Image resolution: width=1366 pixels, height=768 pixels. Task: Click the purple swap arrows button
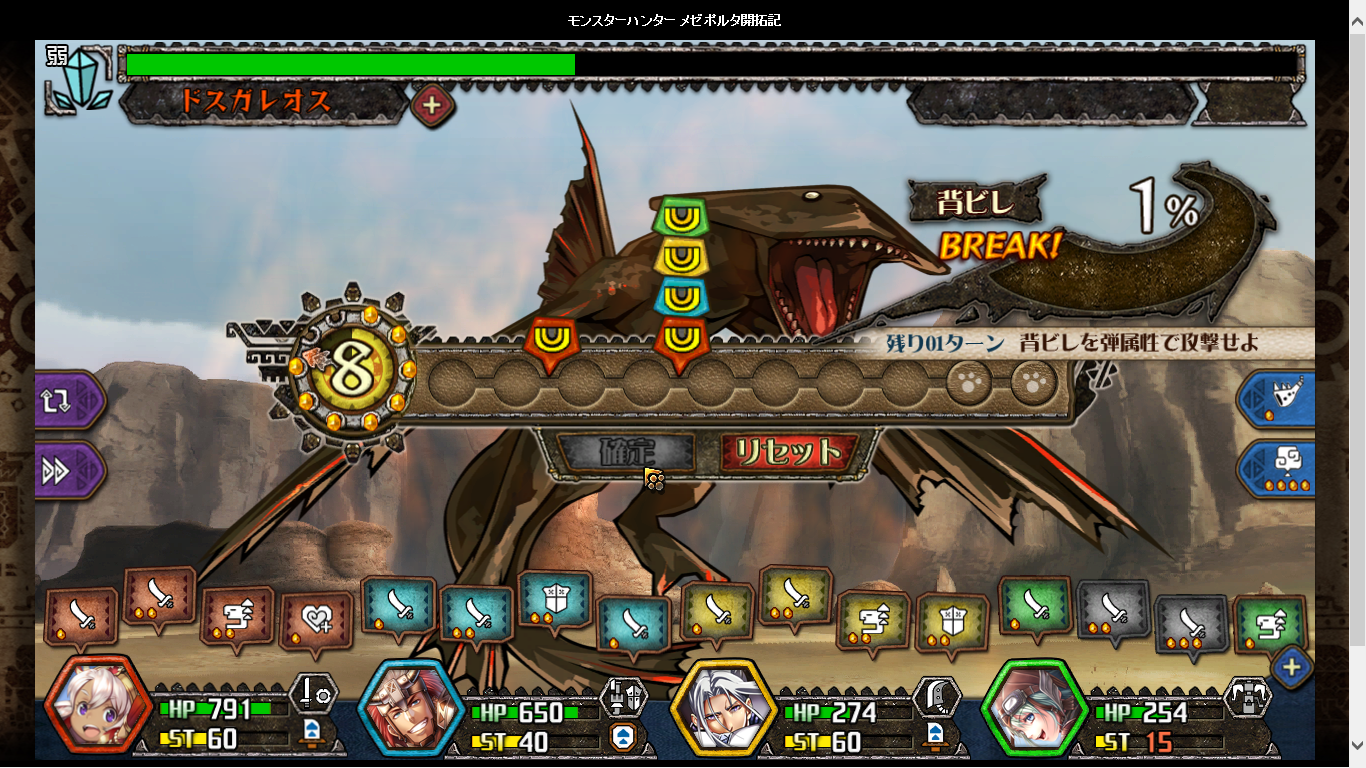pyautogui.click(x=68, y=400)
